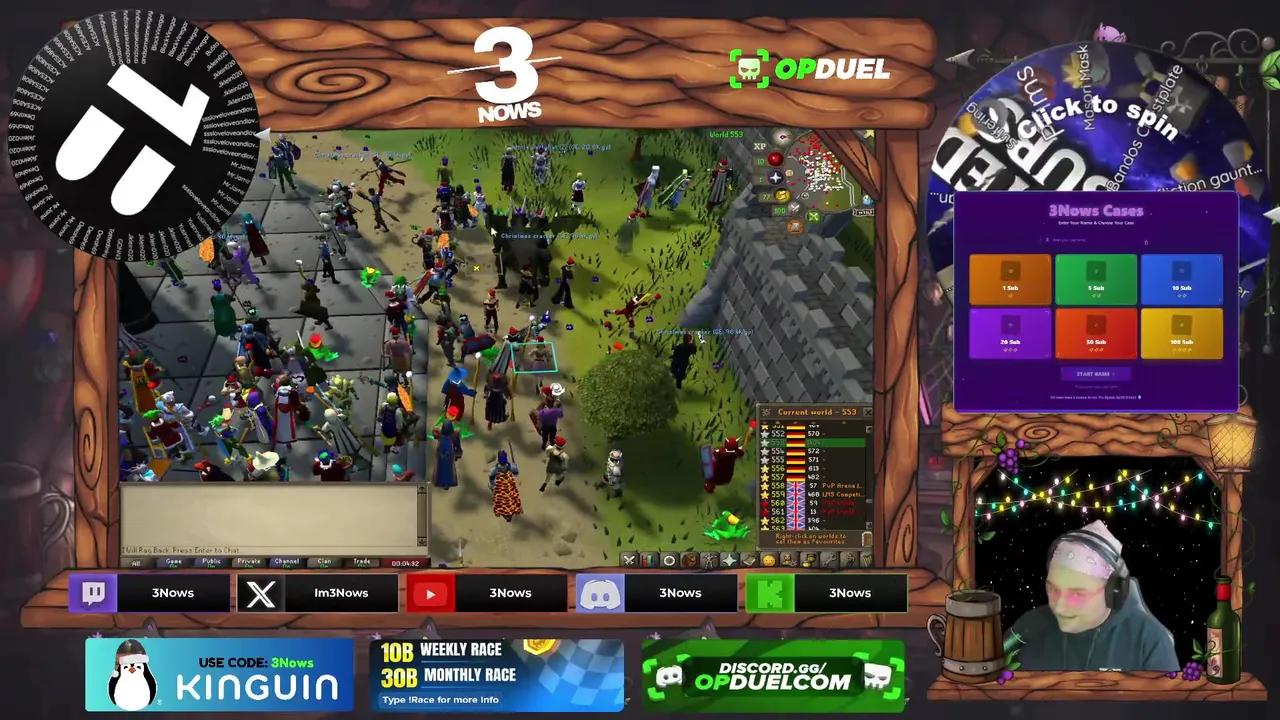
Task: Toggle the Public chat filter
Action: coord(211,562)
